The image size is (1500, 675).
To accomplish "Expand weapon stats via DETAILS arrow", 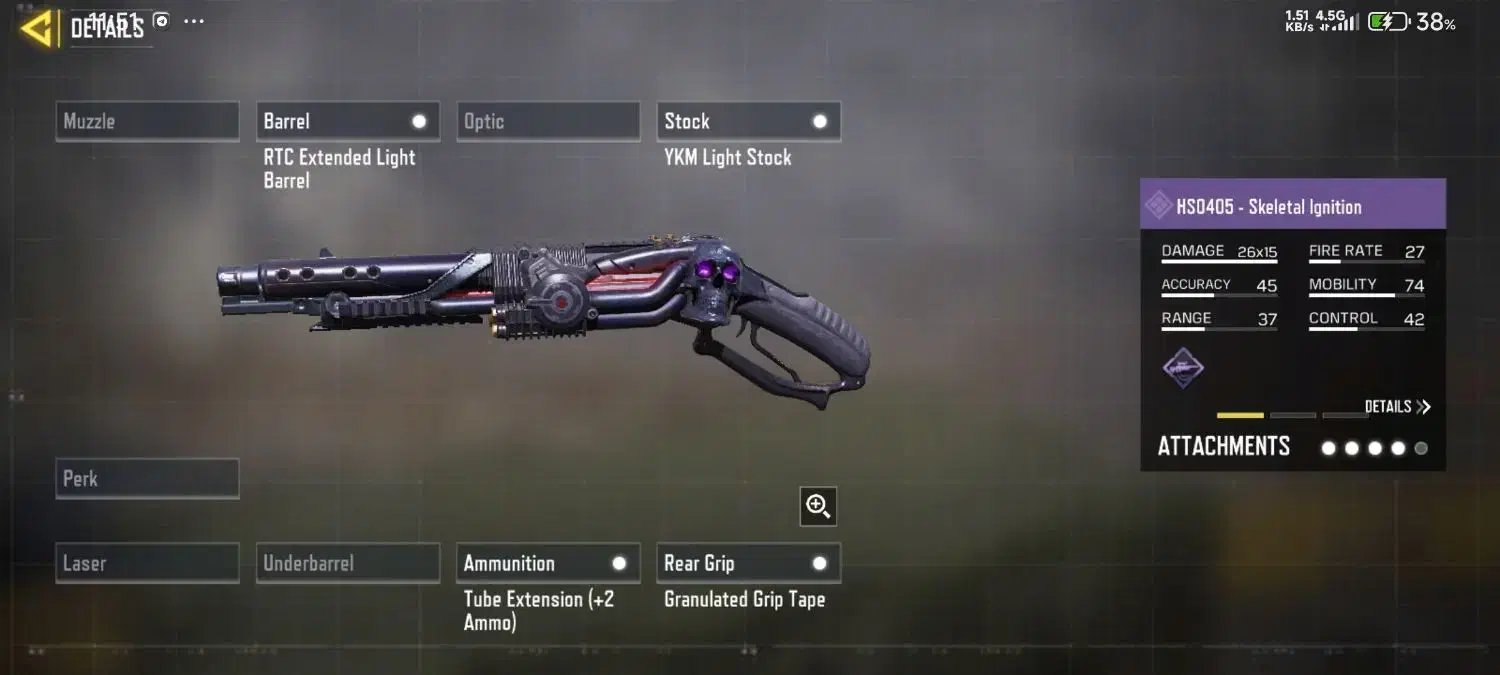I will [x=1397, y=407].
